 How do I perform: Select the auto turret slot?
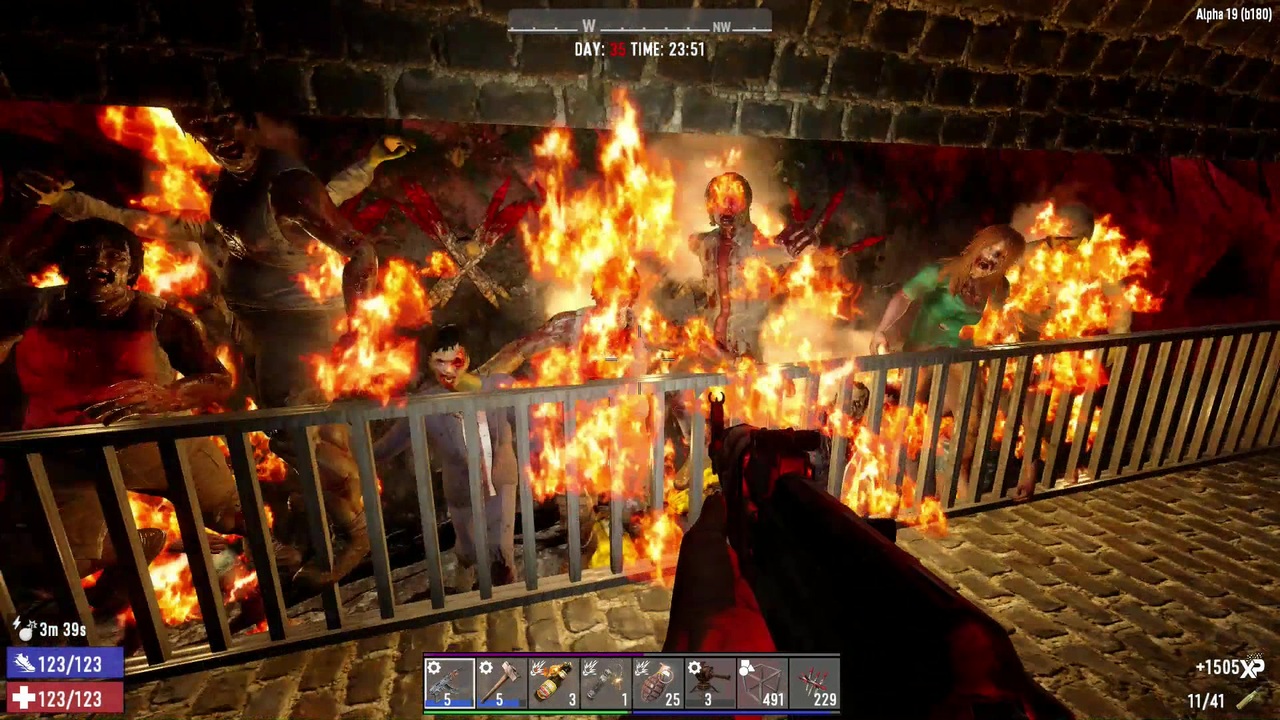(x=710, y=683)
